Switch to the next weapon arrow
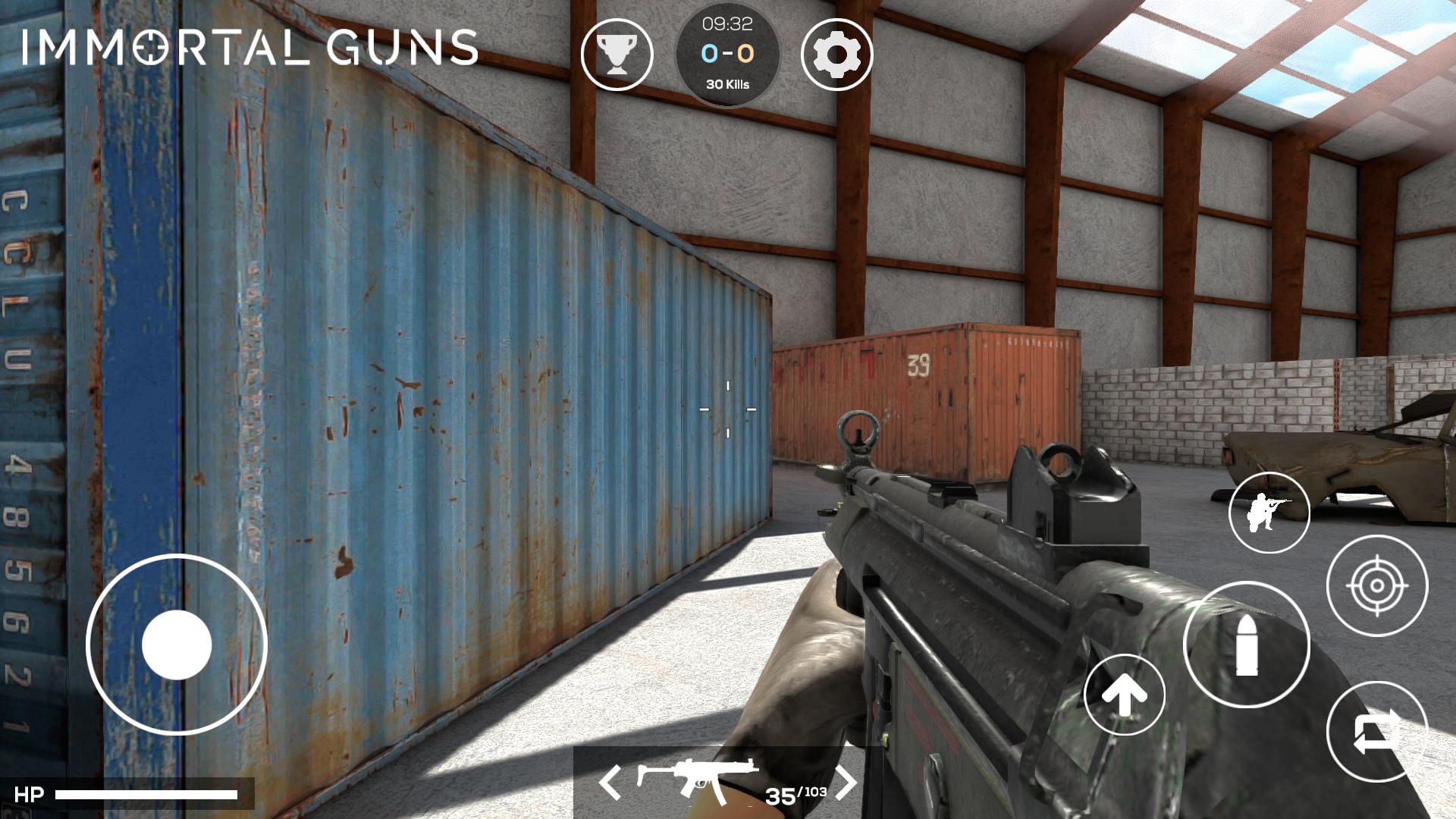This screenshot has height=819, width=1456. click(x=846, y=782)
